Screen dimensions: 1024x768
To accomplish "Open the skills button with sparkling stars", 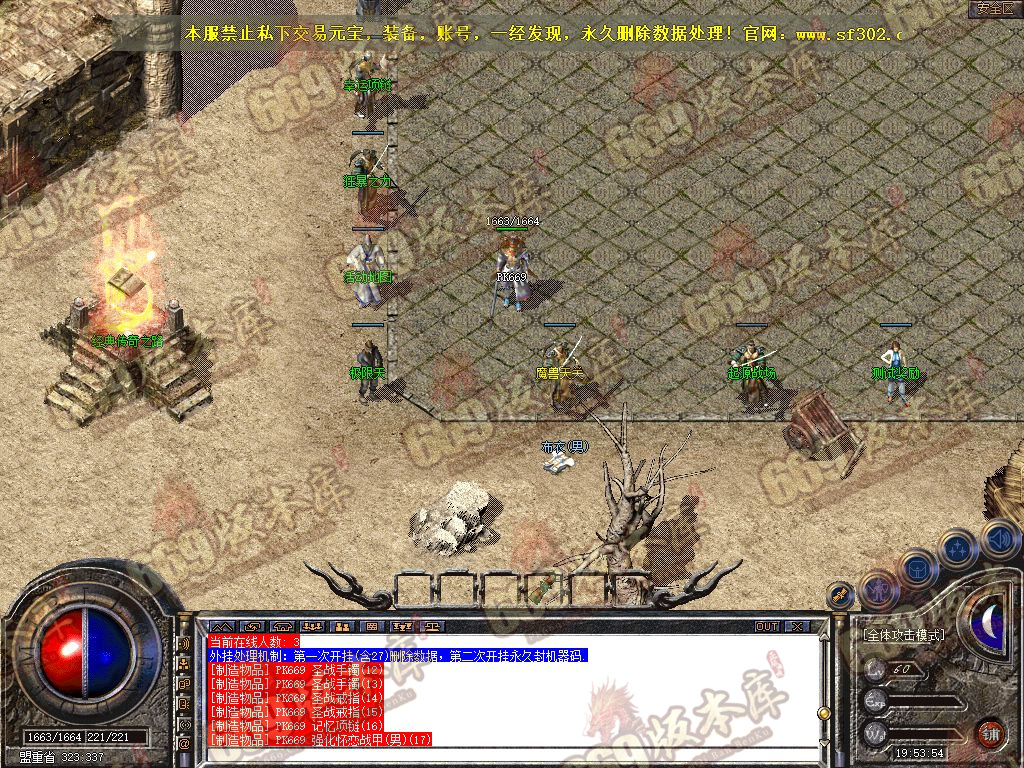I will click(958, 548).
